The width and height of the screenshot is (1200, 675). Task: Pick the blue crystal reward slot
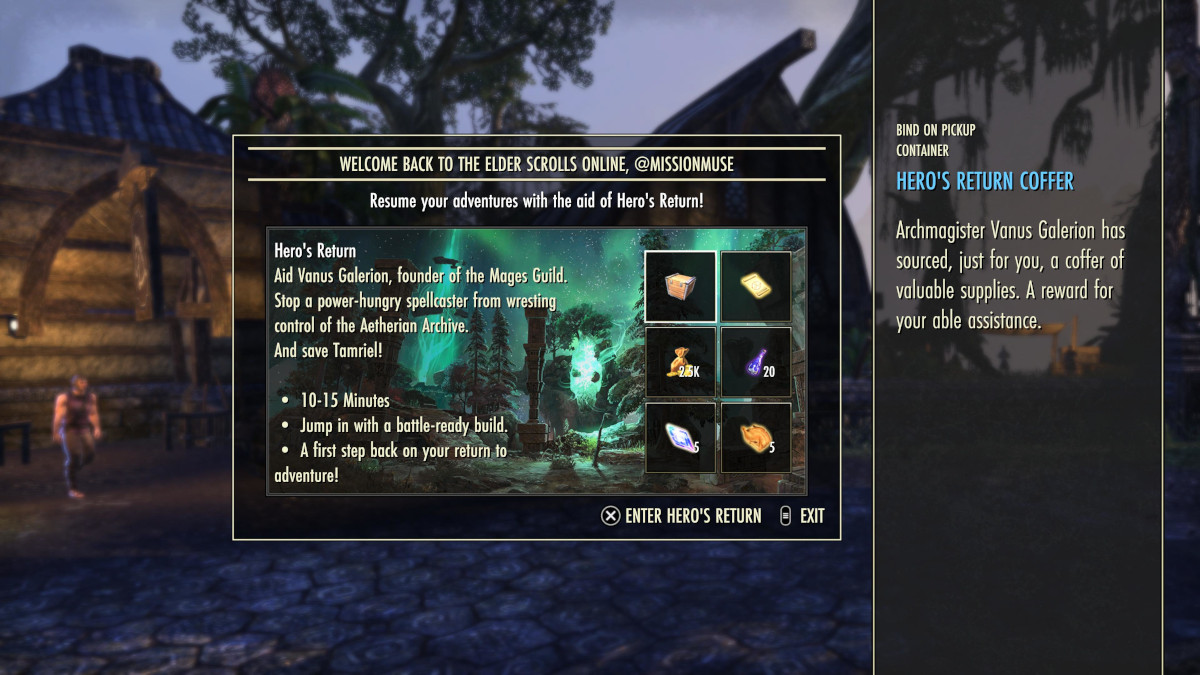[680, 437]
